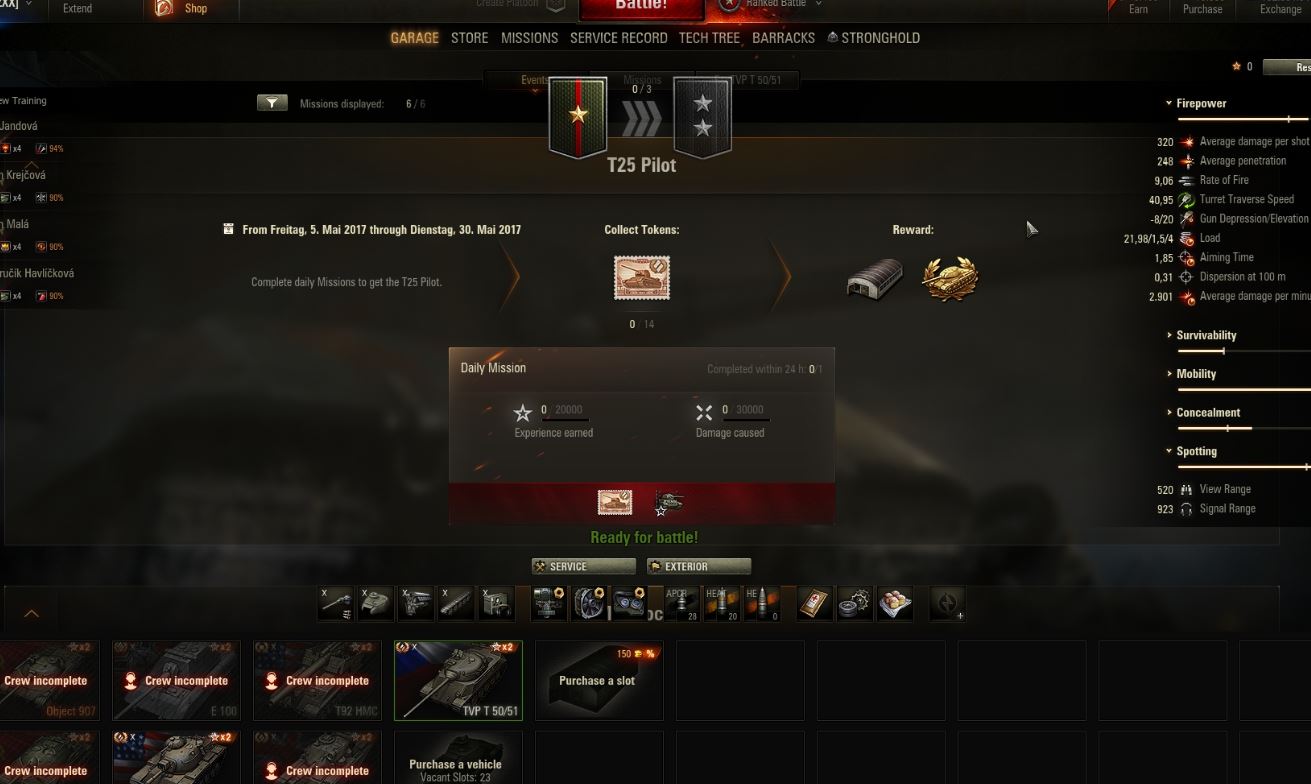This screenshot has height=784, width=1311.
Task: Open the Store menu
Action: [x=469, y=38]
